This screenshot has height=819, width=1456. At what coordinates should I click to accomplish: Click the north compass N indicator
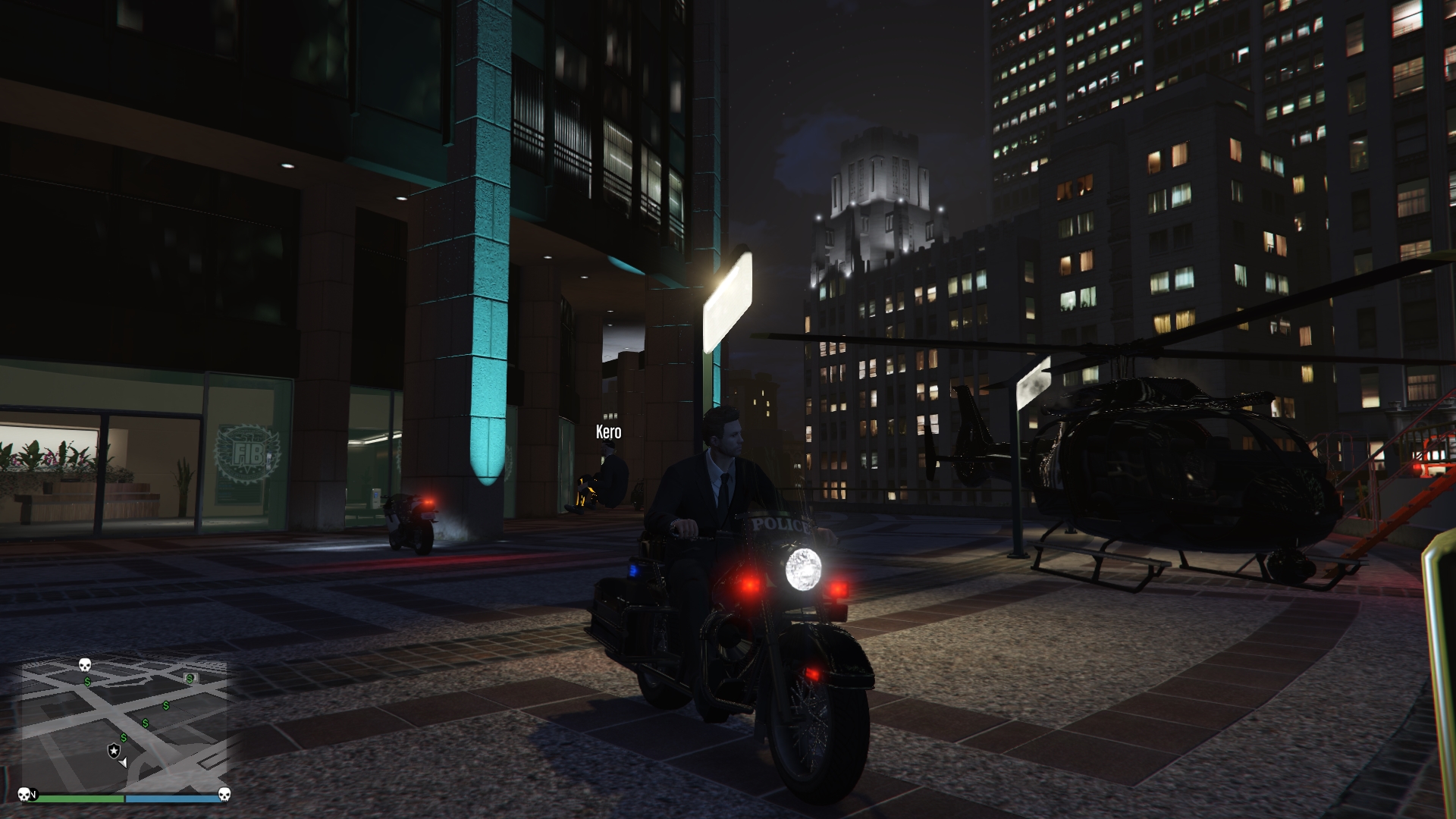coord(33,795)
